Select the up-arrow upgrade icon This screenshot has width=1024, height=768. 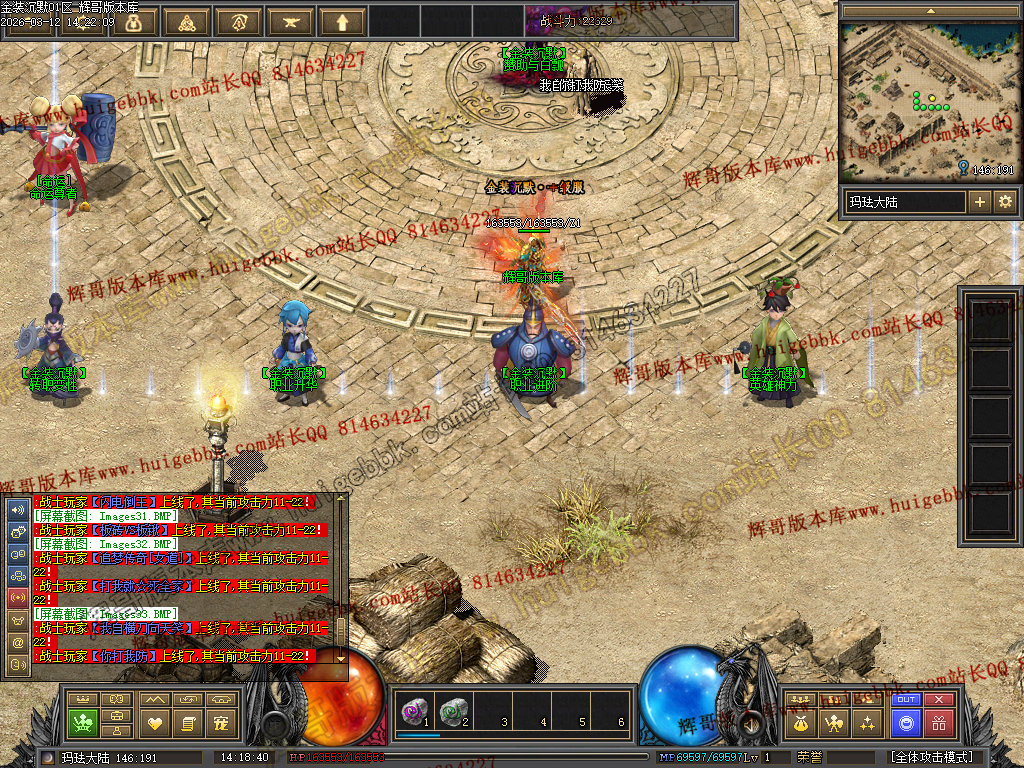343,21
